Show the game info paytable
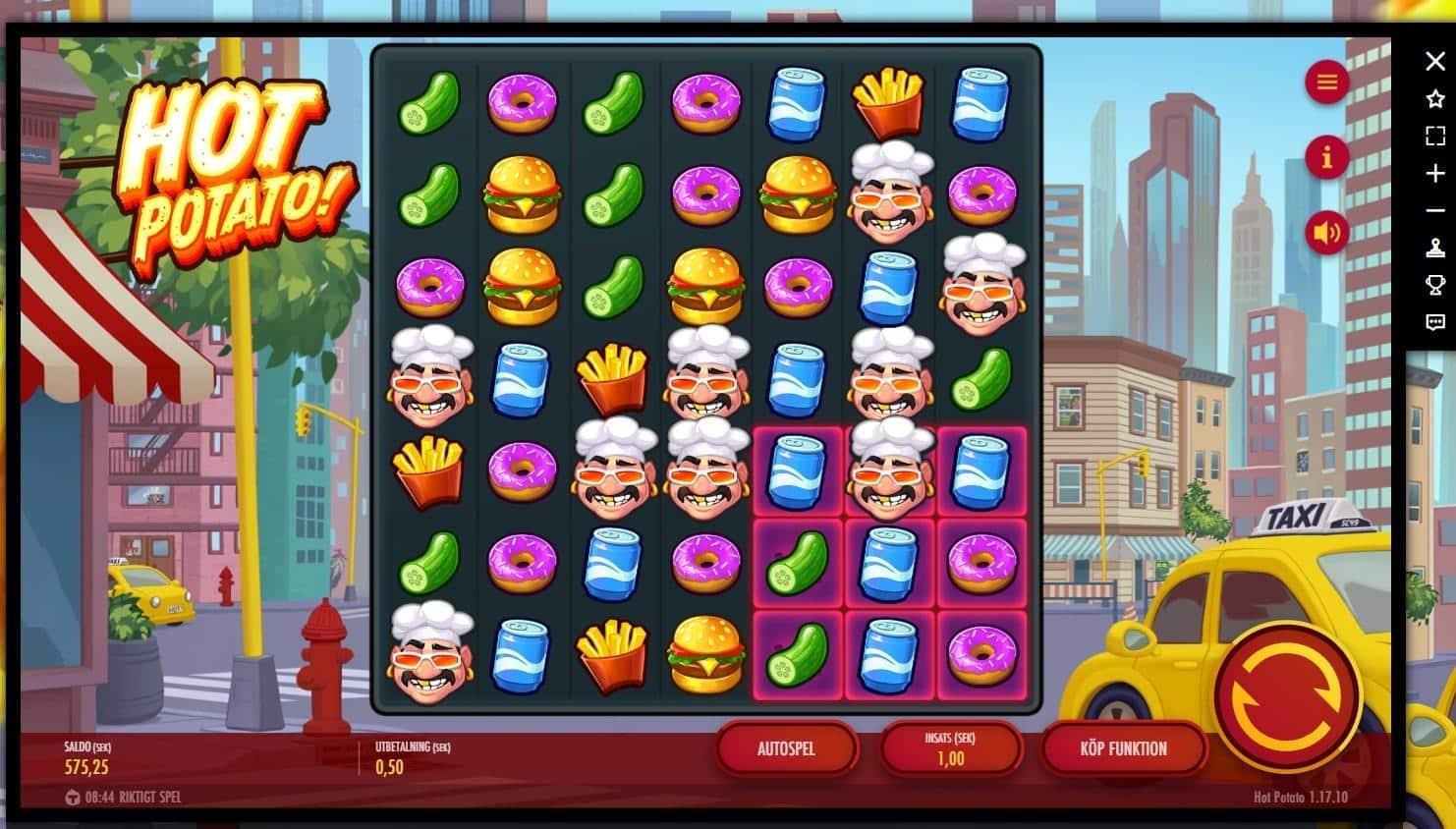Image resolution: width=1456 pixels, height=829 pixels. pyautogui.click(x=1326, y=156)
